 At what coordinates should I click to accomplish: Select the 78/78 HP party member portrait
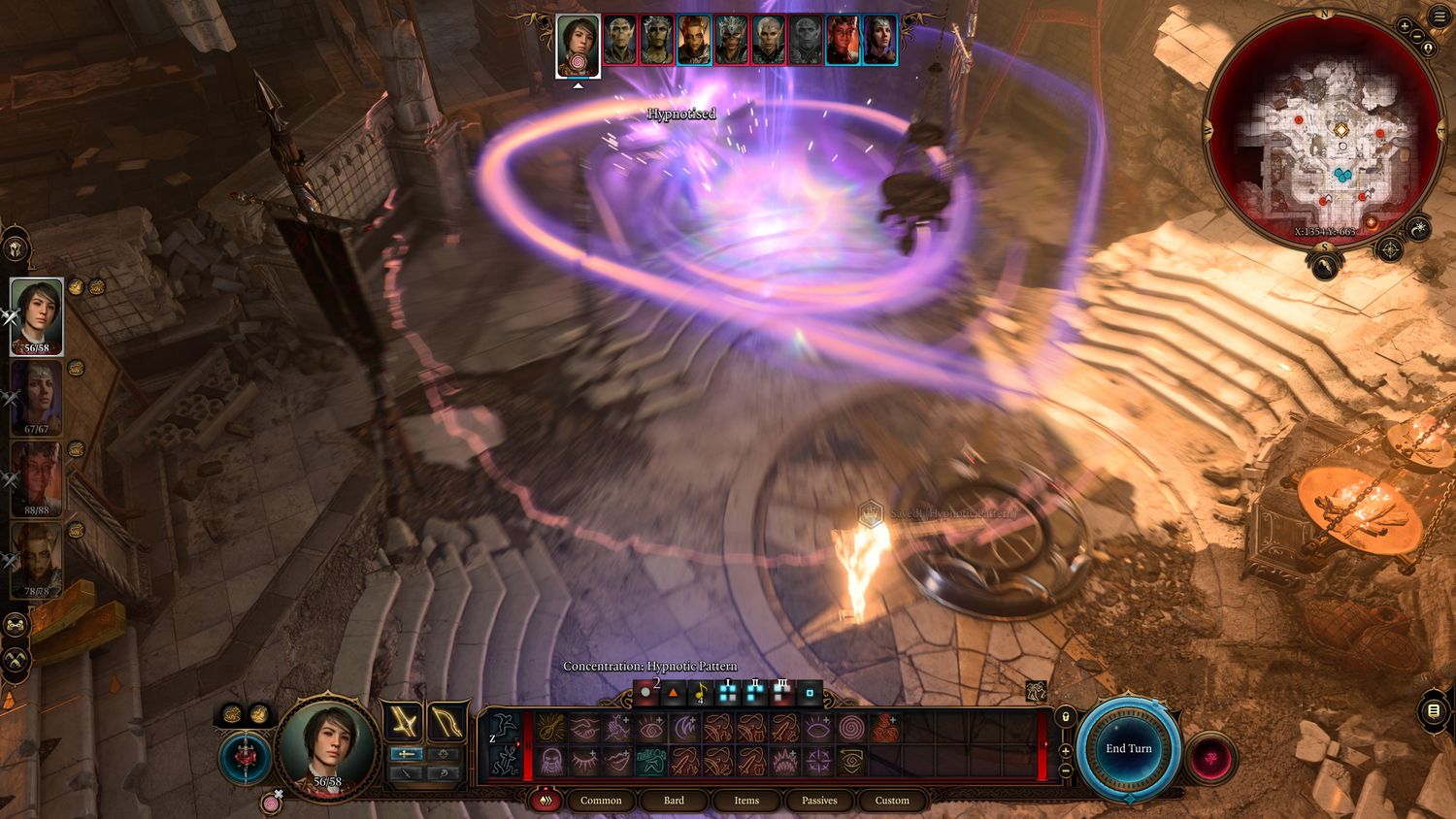click(37, 560)
